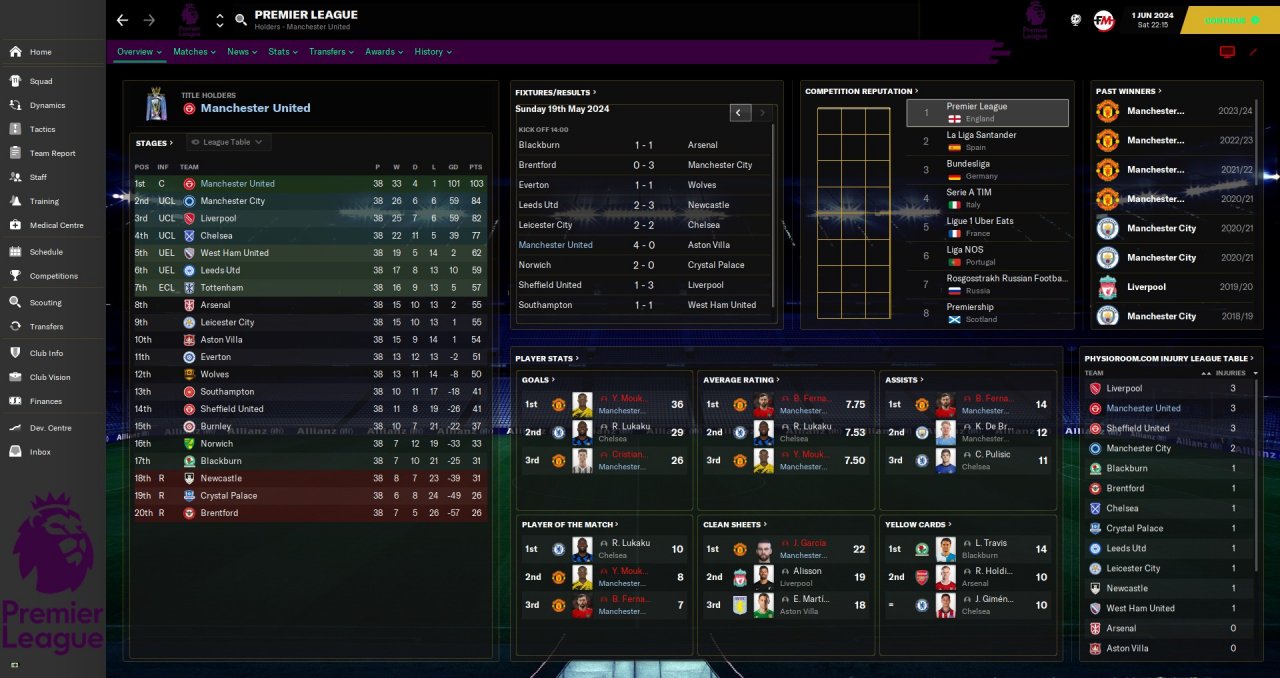Go back with the left arrow

point(122,20)
